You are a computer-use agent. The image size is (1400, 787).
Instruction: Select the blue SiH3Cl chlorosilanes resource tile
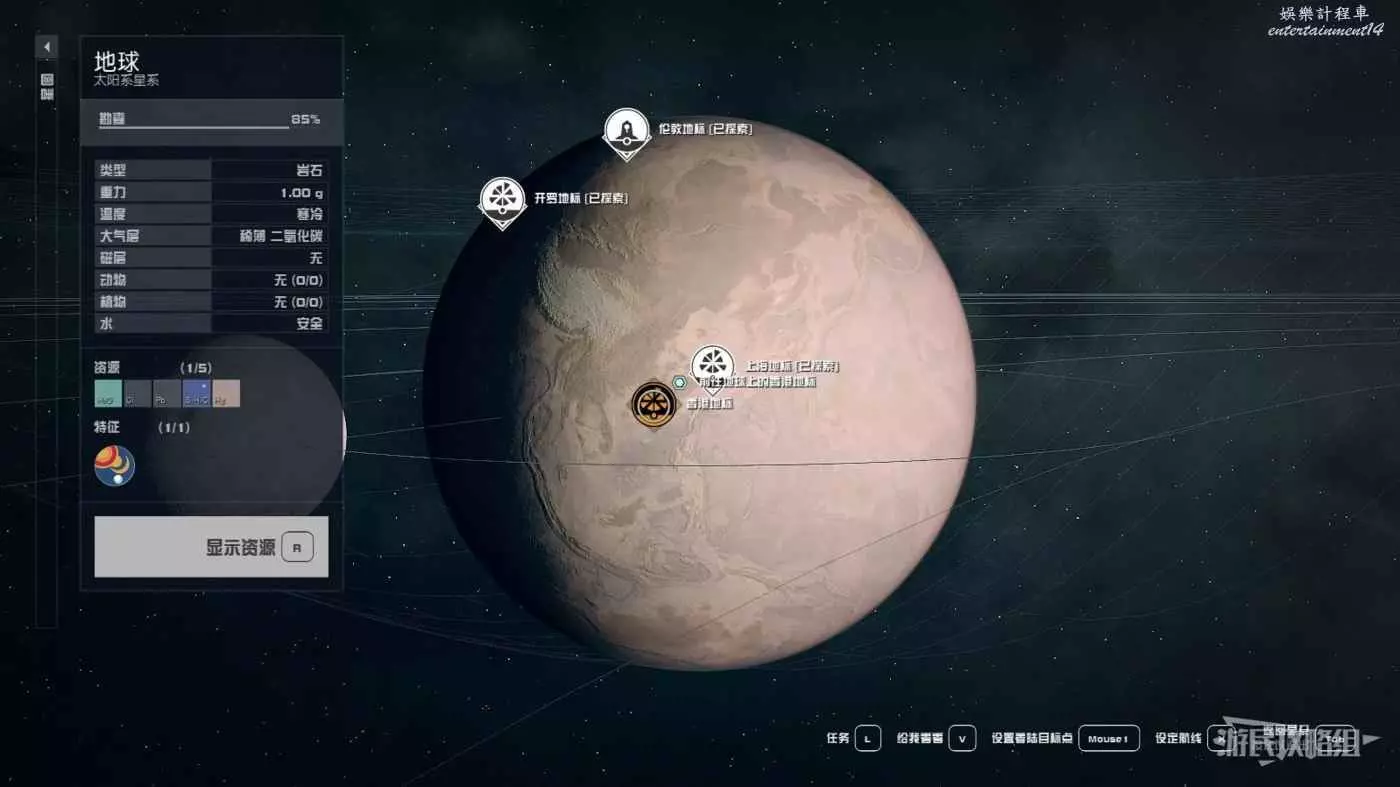pos(196,394)
